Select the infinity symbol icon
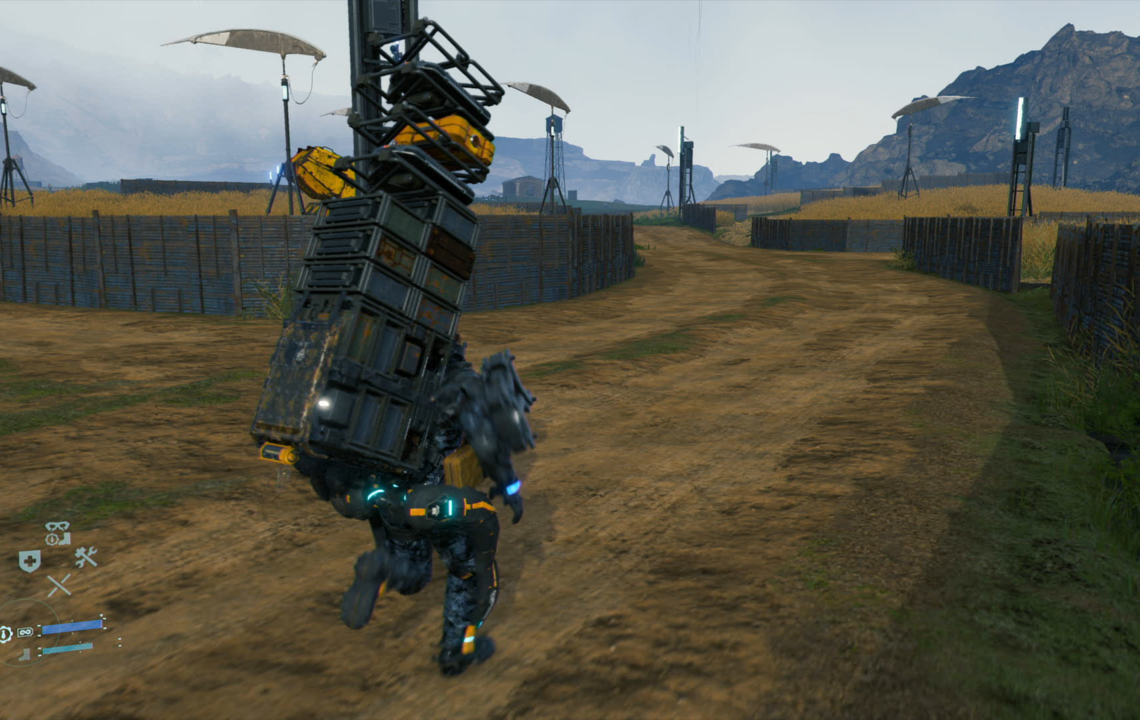1140x720 pixels. [x=25, y=632]
